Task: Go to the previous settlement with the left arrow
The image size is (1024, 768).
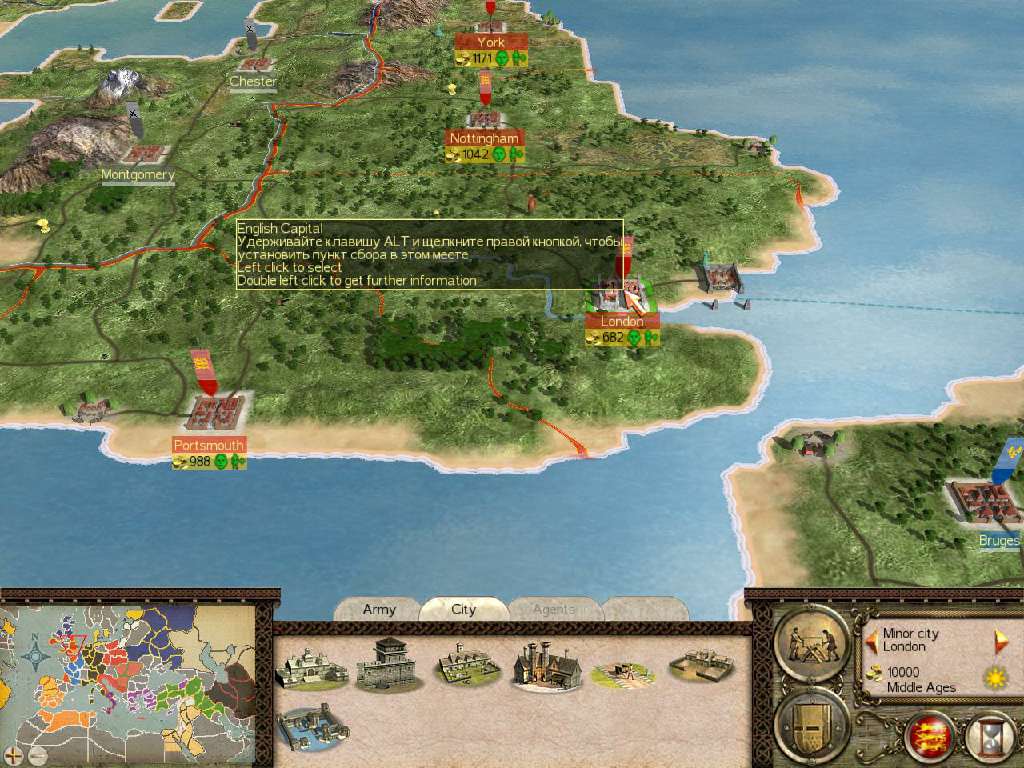Action: point(872,636)
